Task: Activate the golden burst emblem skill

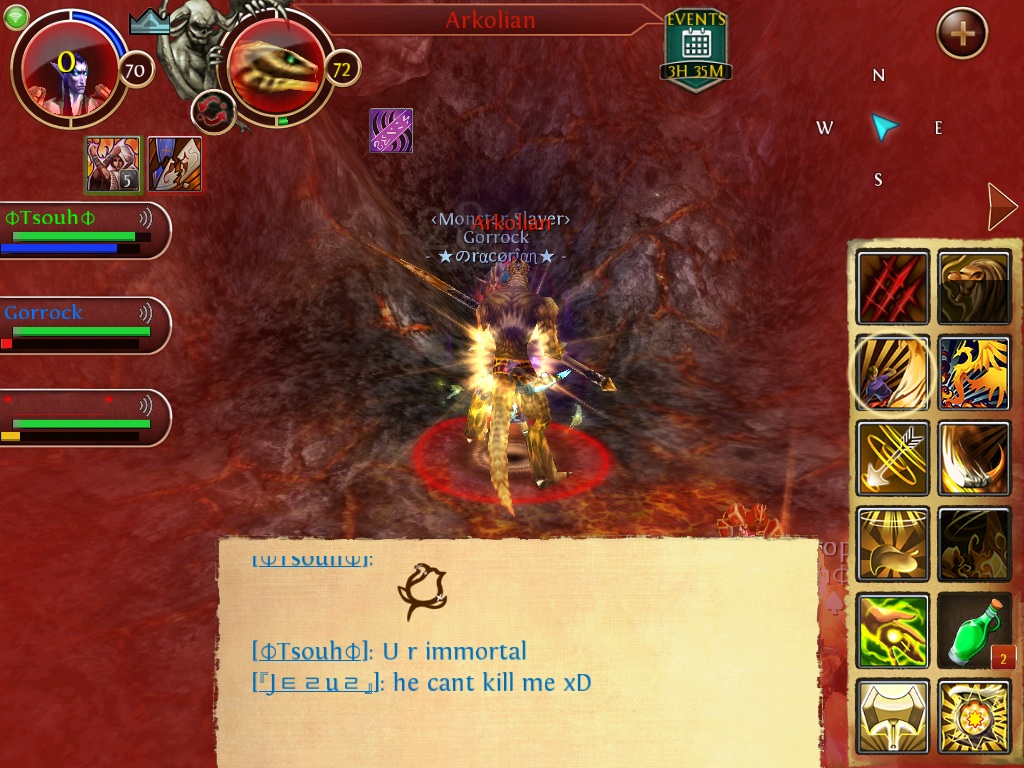Action: pyautogui.click(x=974, y=716)
